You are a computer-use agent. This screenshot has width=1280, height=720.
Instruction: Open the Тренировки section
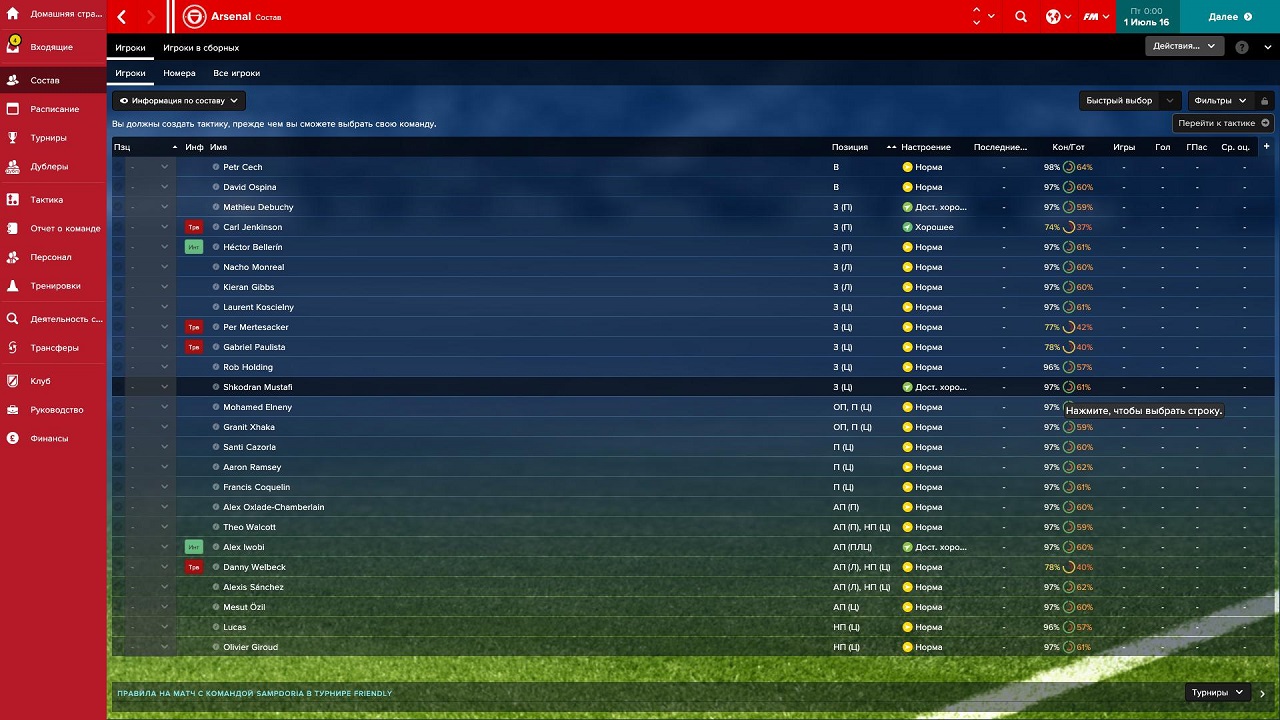[55, 286]
